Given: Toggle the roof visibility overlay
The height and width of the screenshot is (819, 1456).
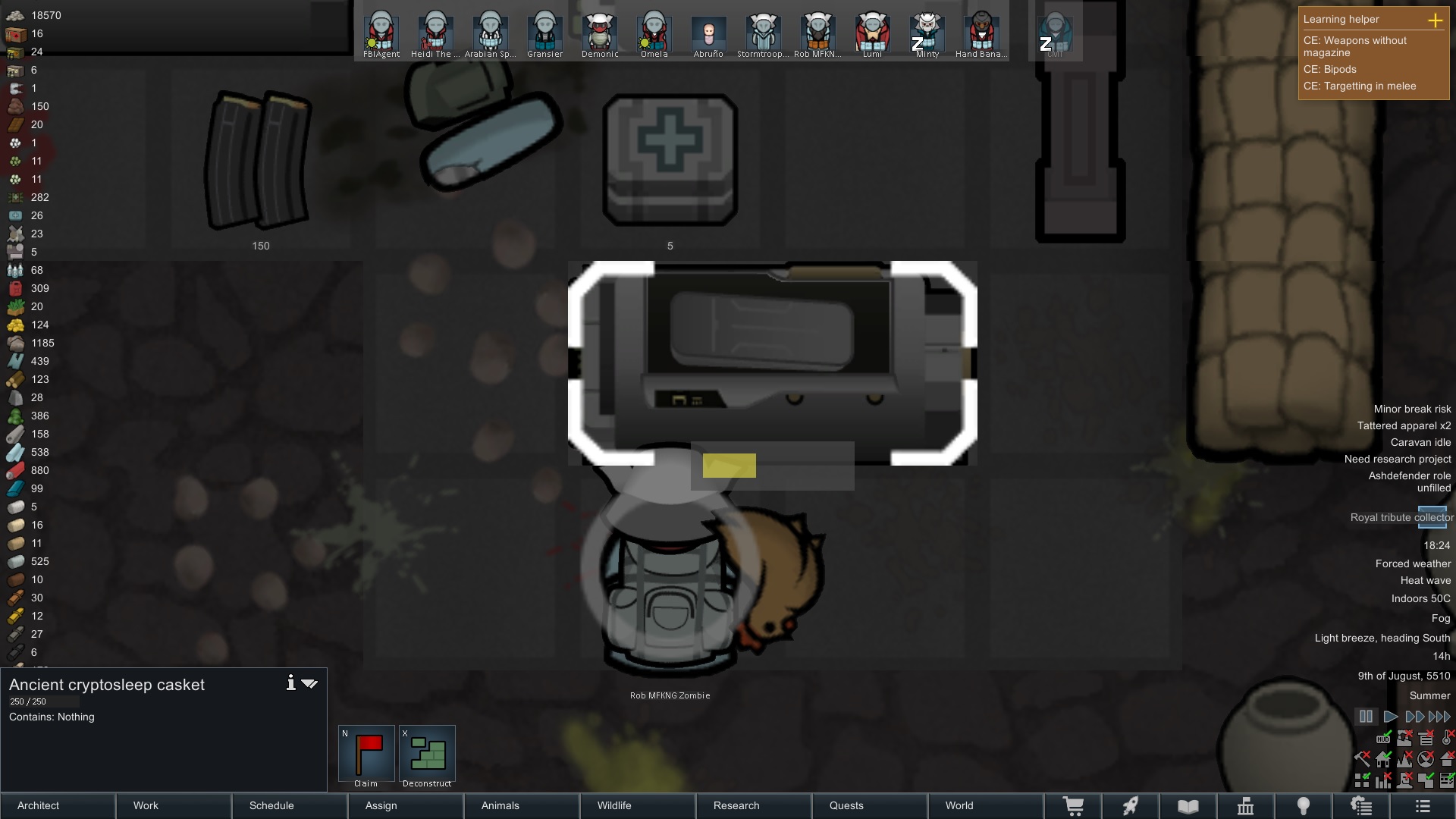Looking at the screenshot, I should pyautogui.click(x=1447, y=758).
